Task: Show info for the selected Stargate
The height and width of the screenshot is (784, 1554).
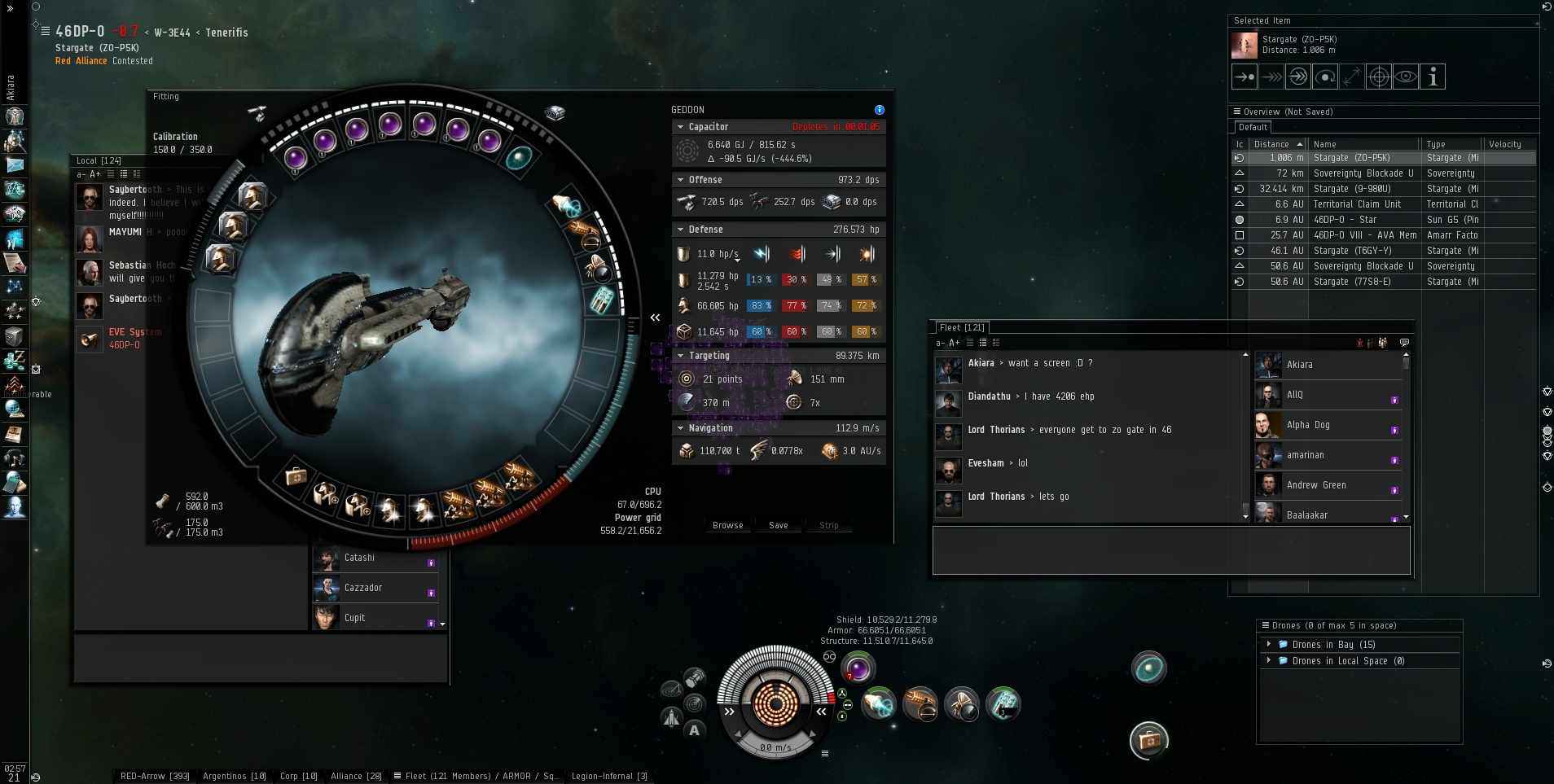Action: click(x=1433, y=77)
